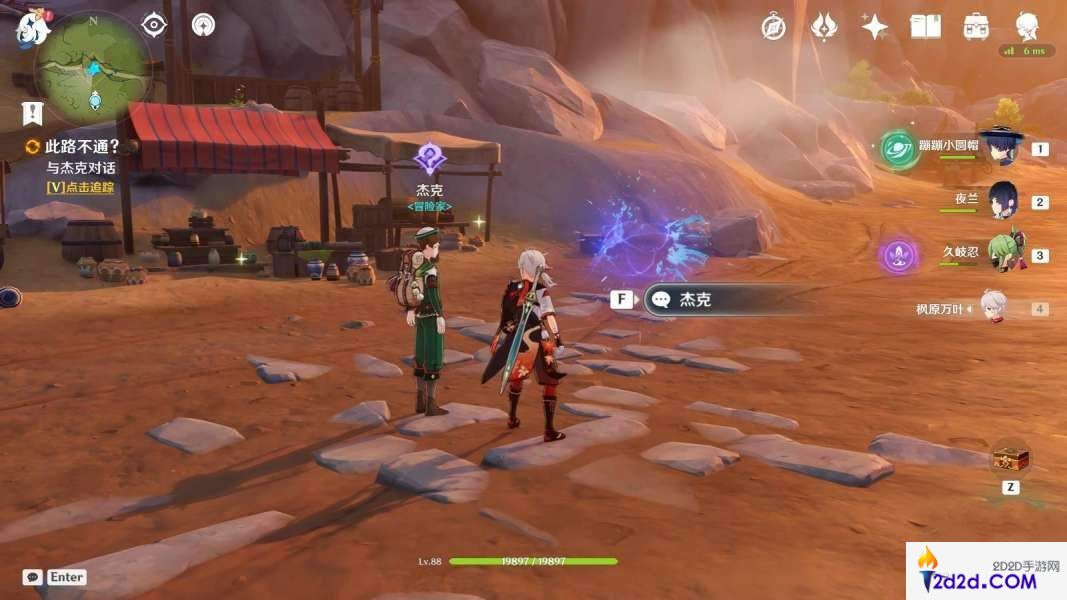Open the compass adventure icon

773,27
